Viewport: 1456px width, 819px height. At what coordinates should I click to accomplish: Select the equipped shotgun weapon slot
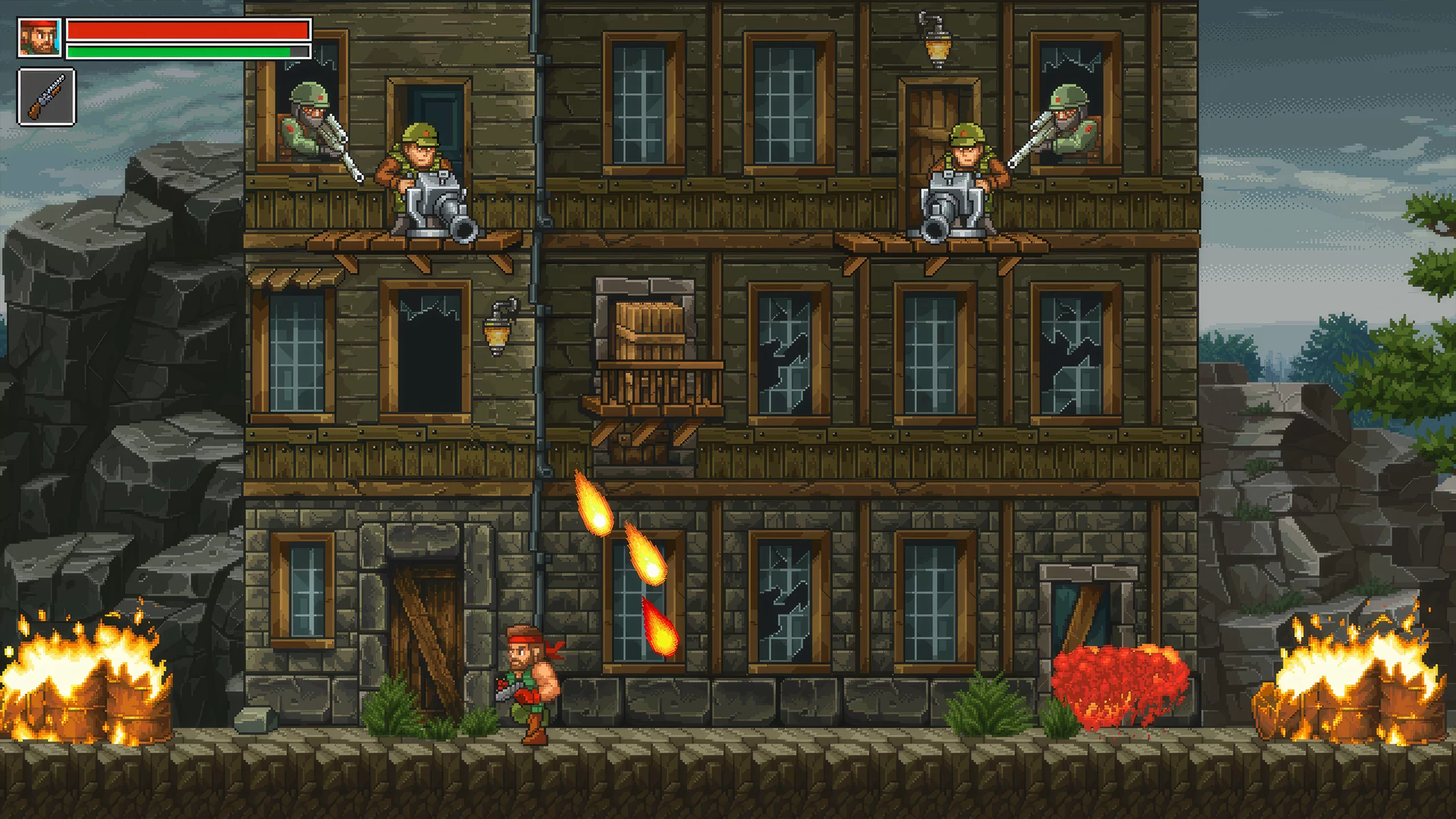pos(47,96)
